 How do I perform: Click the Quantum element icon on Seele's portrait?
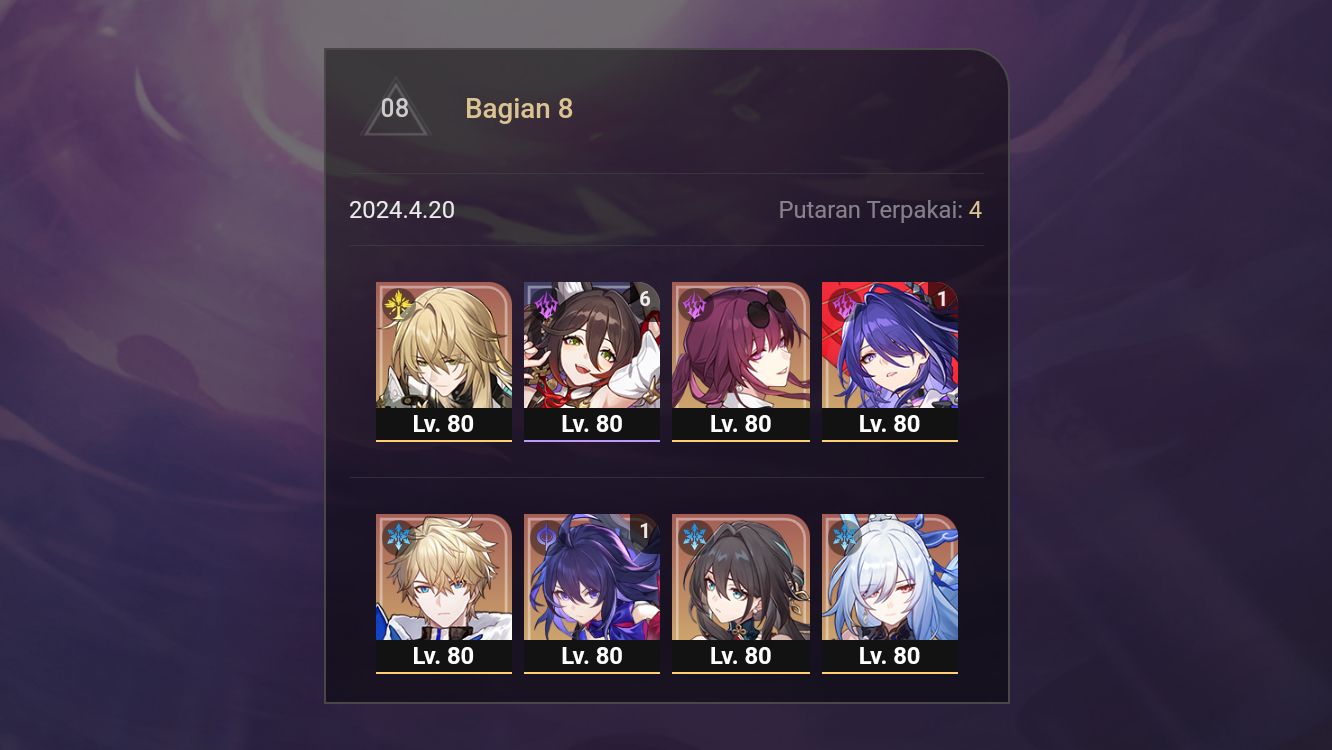coord(546,535)
